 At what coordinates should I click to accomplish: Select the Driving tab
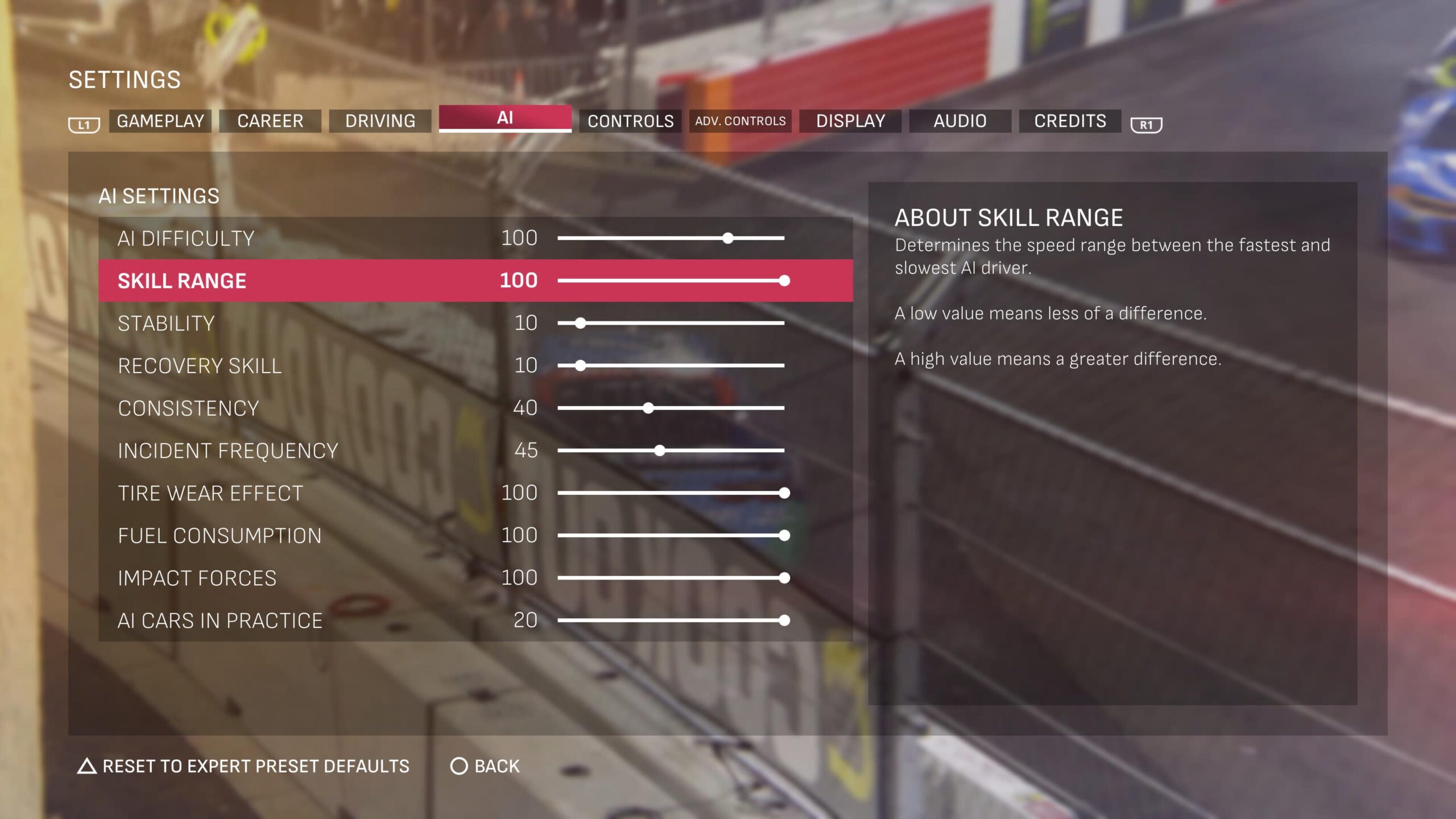(x=380, y=121)
